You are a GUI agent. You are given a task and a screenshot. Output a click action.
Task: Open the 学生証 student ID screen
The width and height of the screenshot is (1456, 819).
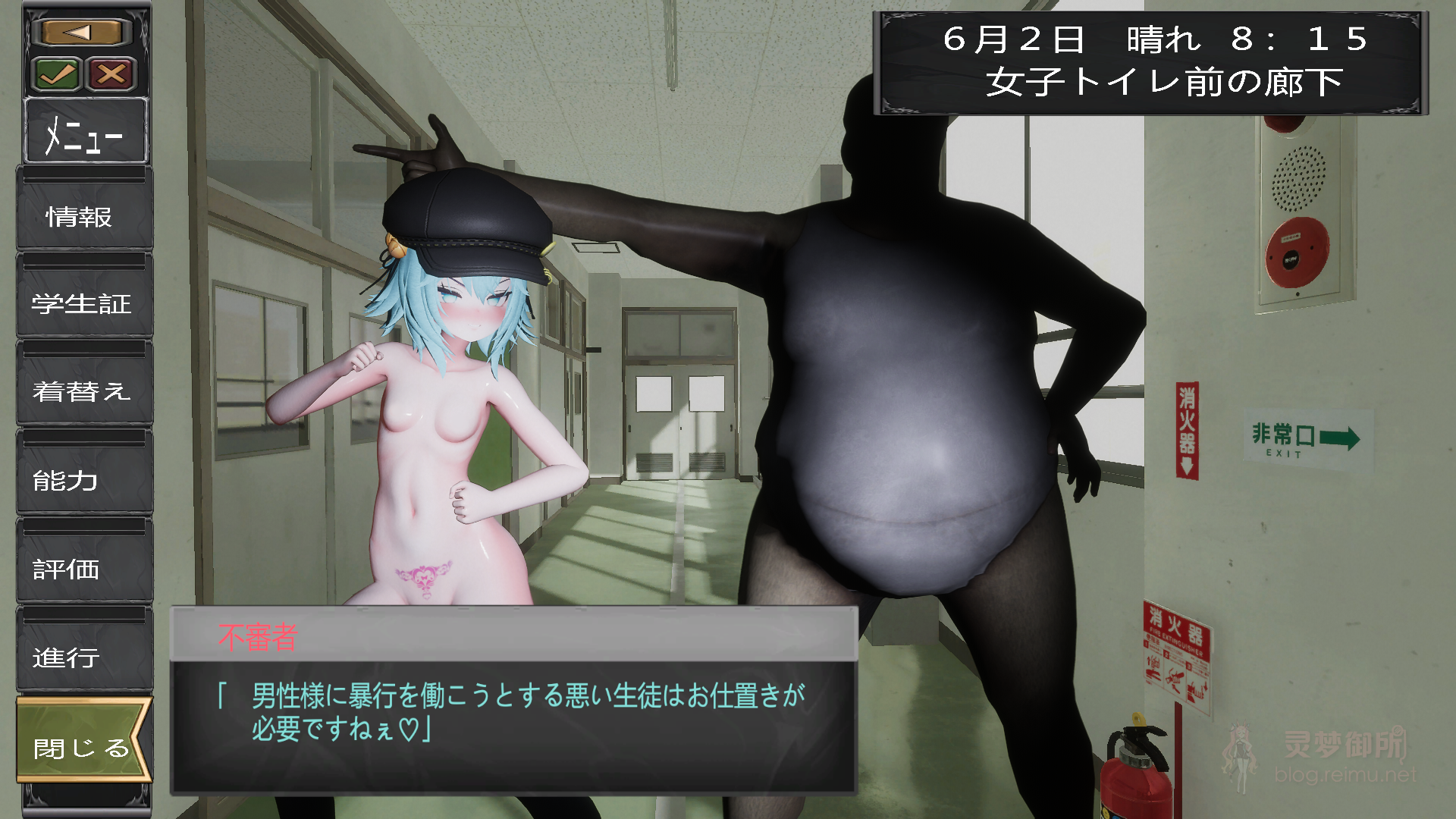coord(82,304)
